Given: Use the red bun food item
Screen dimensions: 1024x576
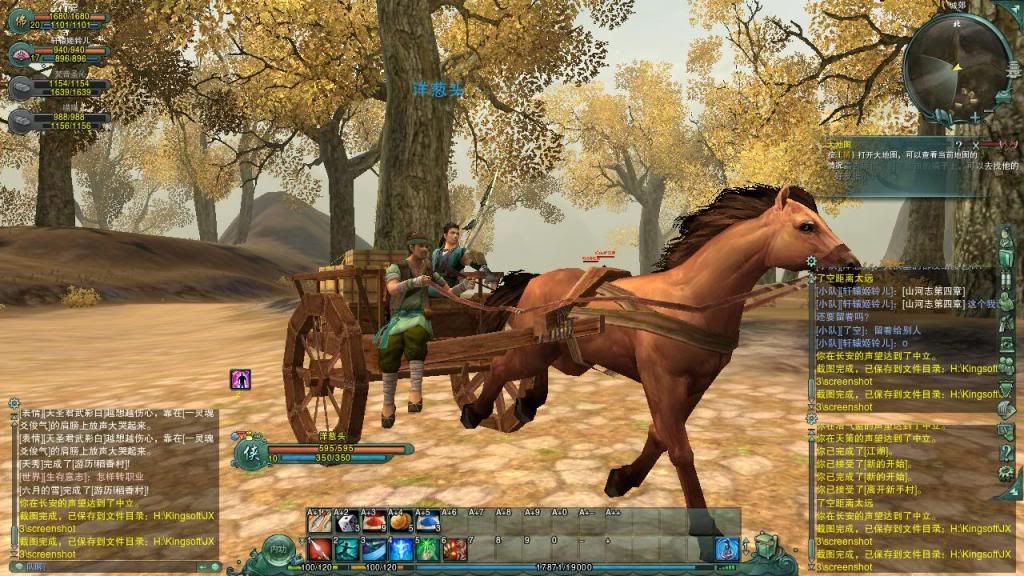Looking at the screenshot, I should click(x=374, y=522).
